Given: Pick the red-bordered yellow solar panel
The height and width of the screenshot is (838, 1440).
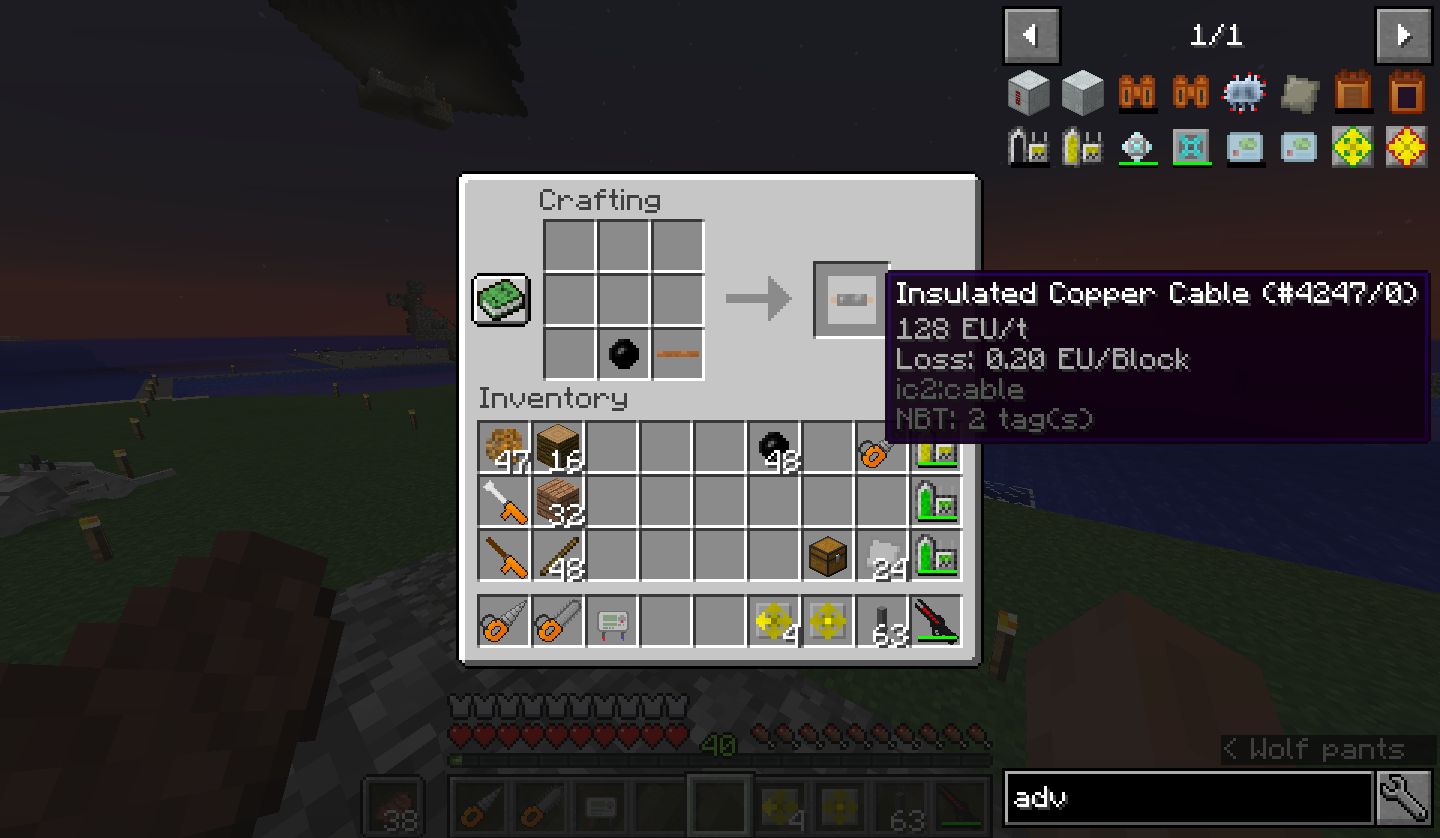Looking at the screenshot, I should click(1406, 148).
